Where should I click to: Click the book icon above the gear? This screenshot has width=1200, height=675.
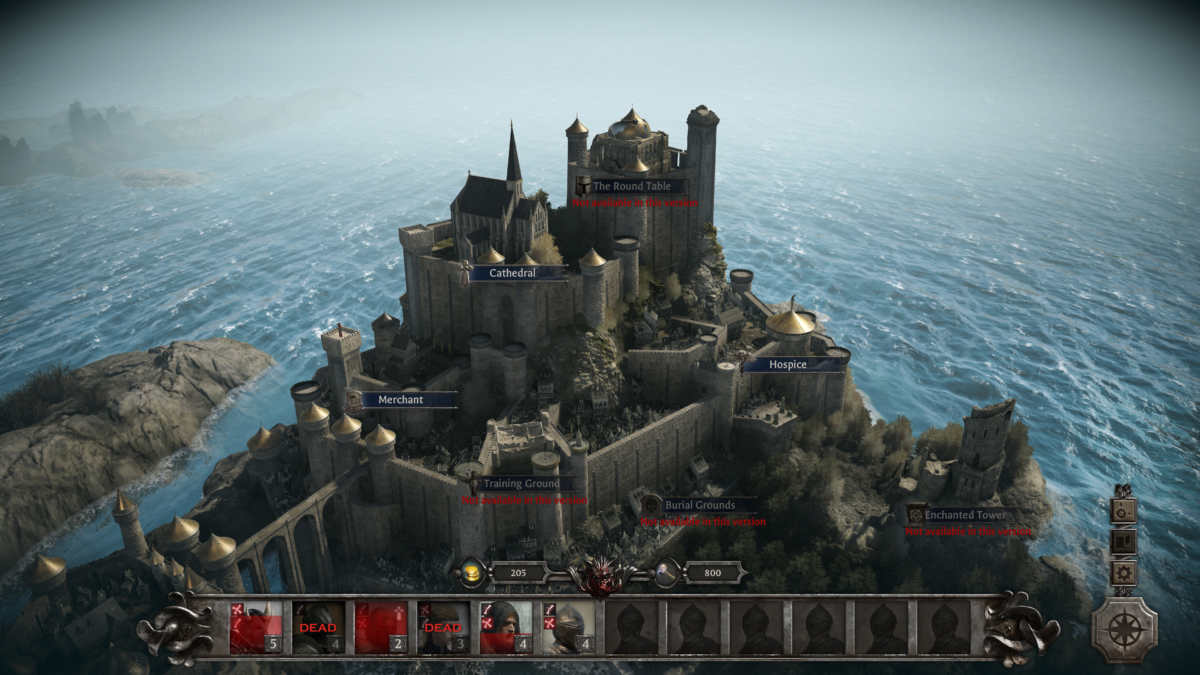click(x=1124, y=542)
